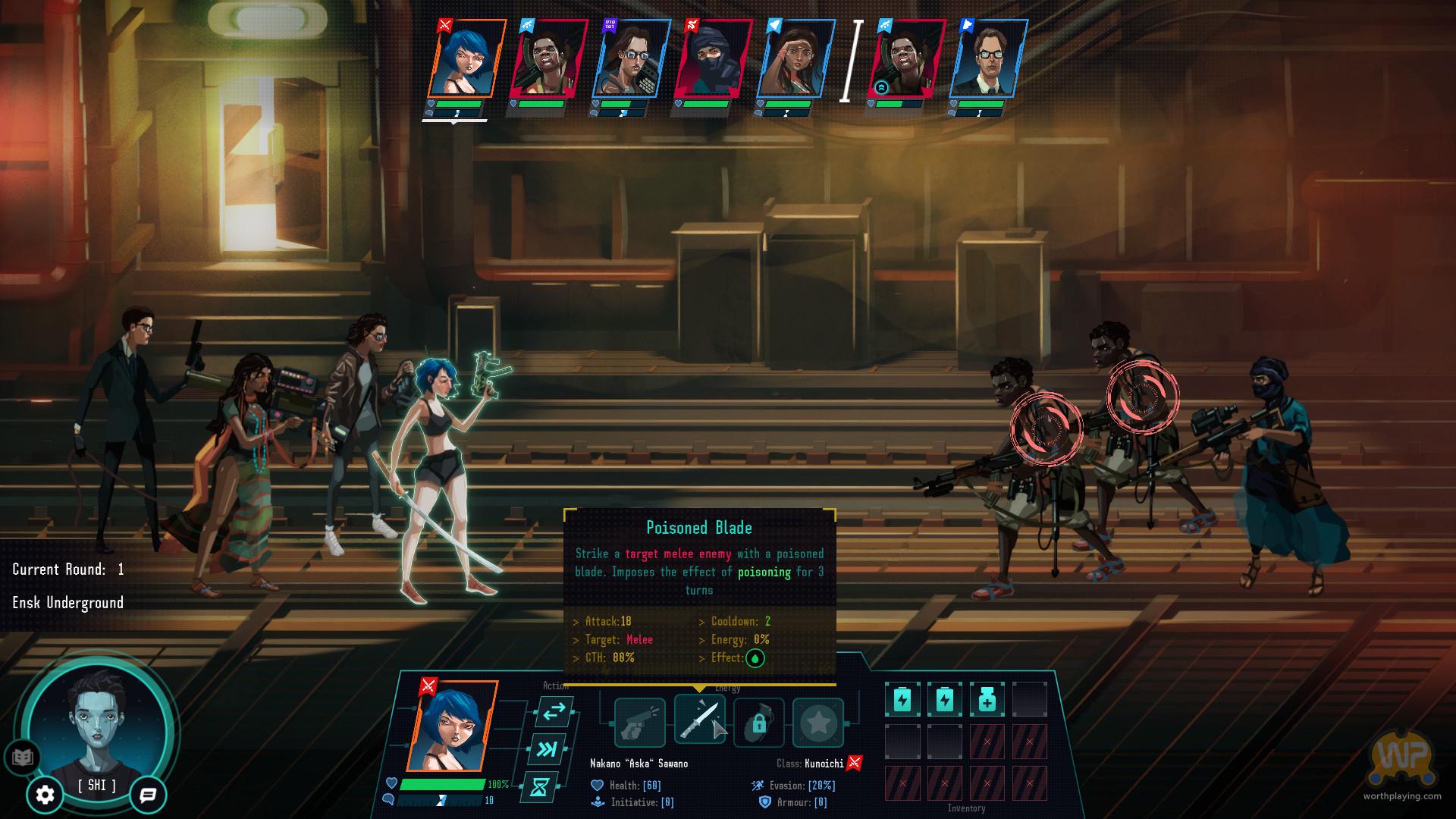Use the medkit item in inventory
1456x819 pixels.
coord(987,700)
